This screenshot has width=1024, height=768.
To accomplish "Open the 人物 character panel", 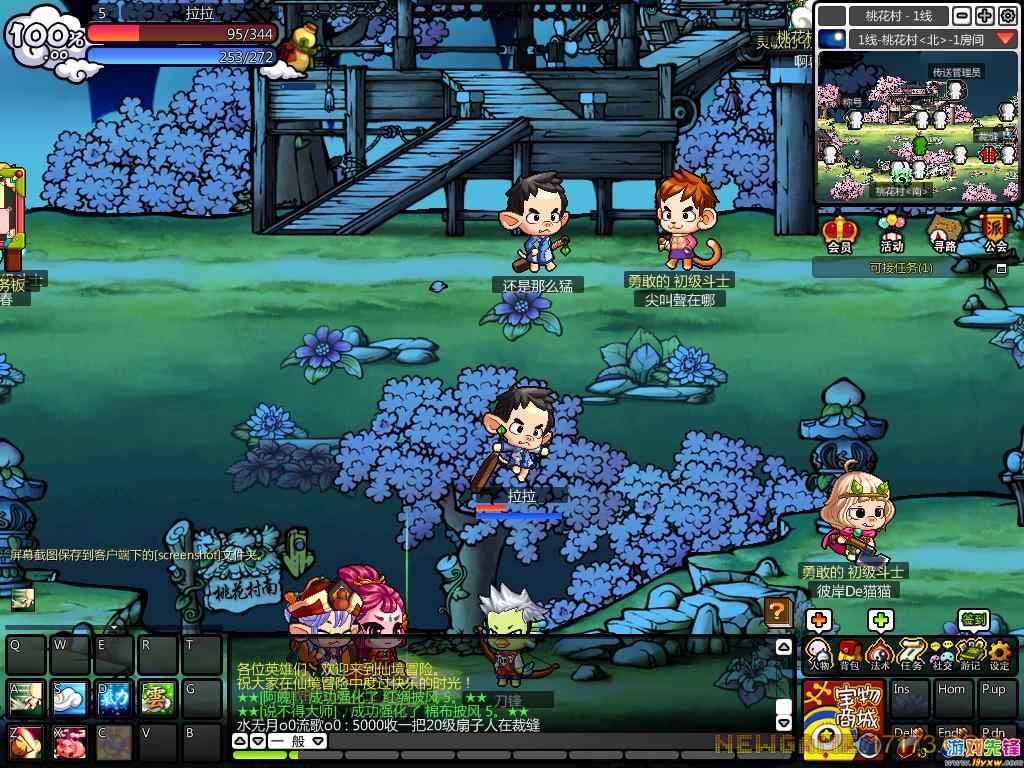I will [819, 655].
